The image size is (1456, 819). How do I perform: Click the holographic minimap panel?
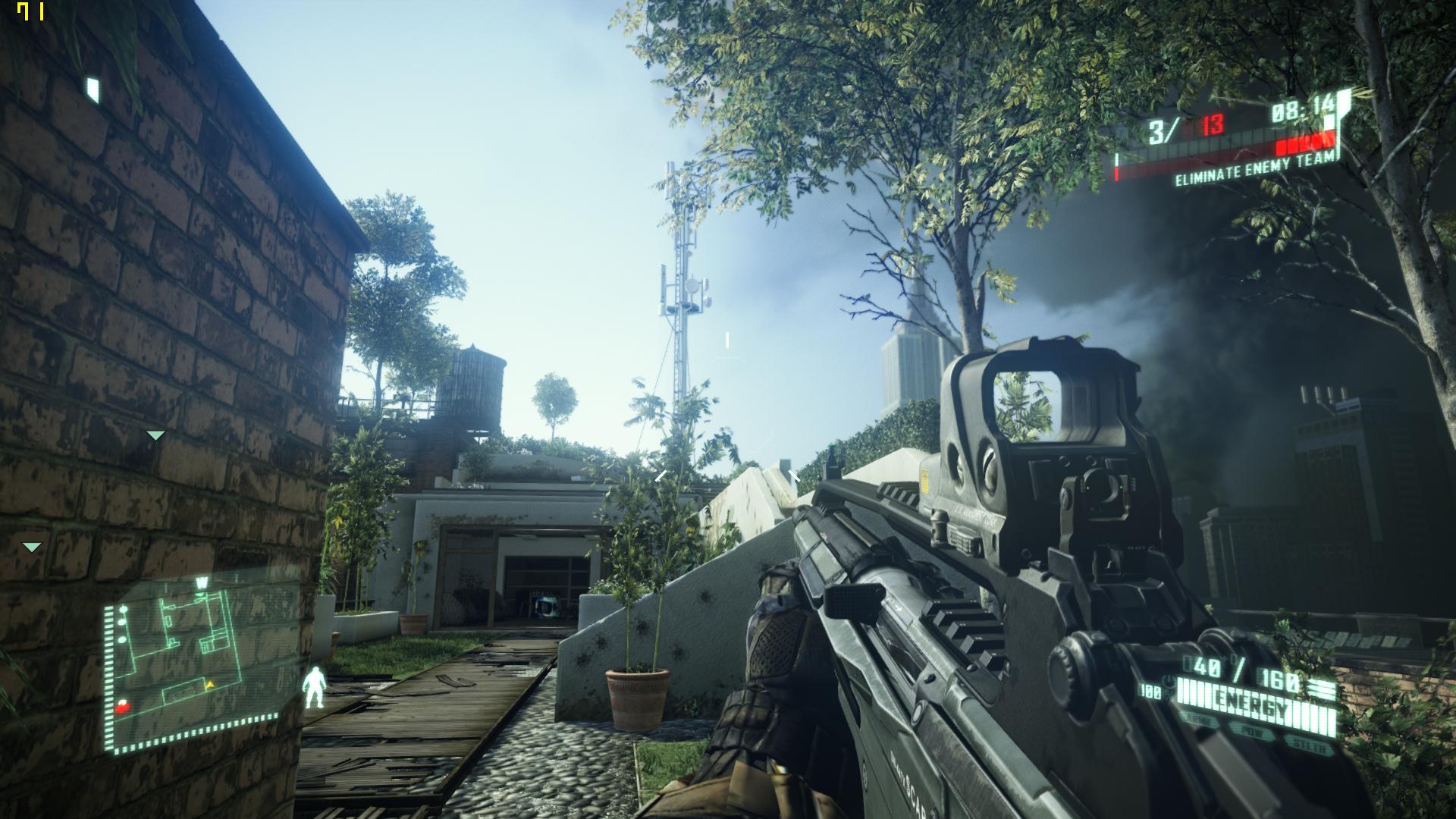pos(201,660)
